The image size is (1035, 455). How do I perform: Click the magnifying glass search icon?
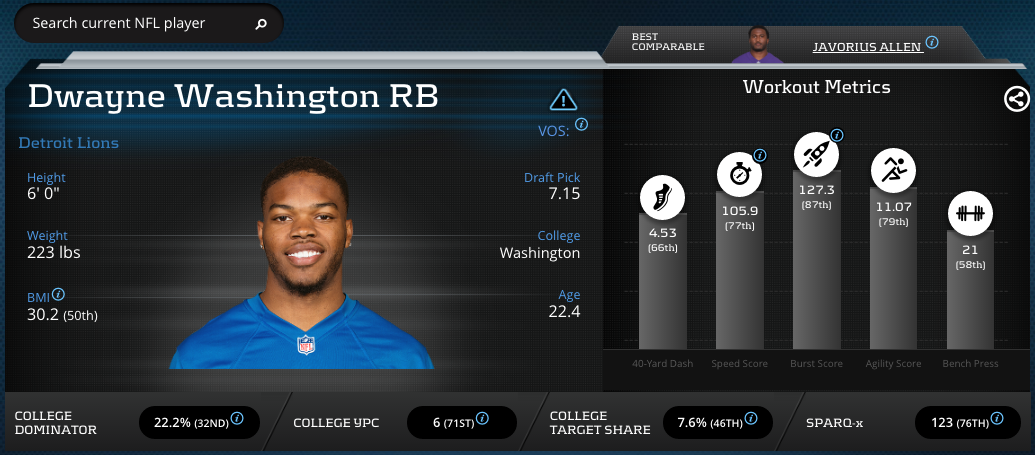[261, 23]
